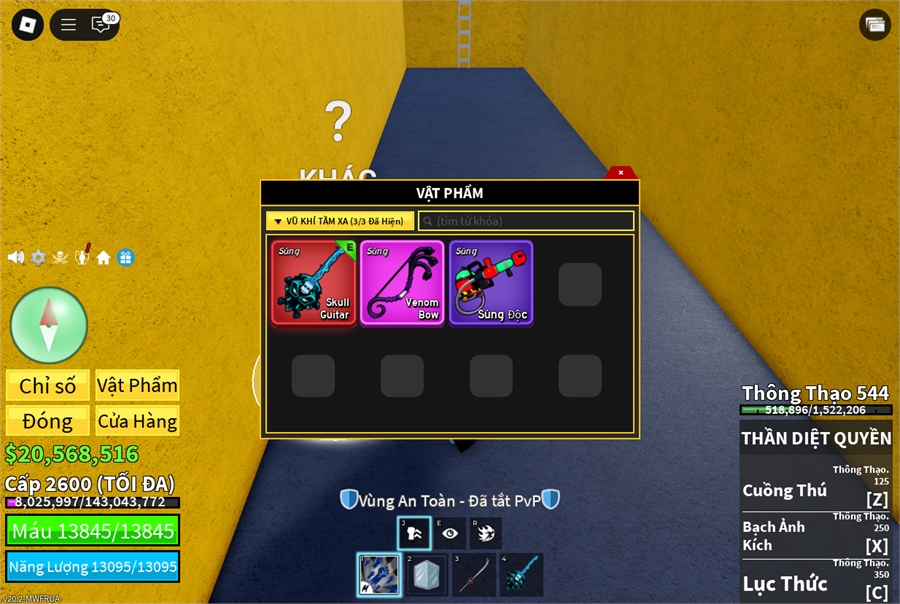Select the Skull Guitar gun
The width and height of the screenshot is (900, 604).
pos(314,283)
